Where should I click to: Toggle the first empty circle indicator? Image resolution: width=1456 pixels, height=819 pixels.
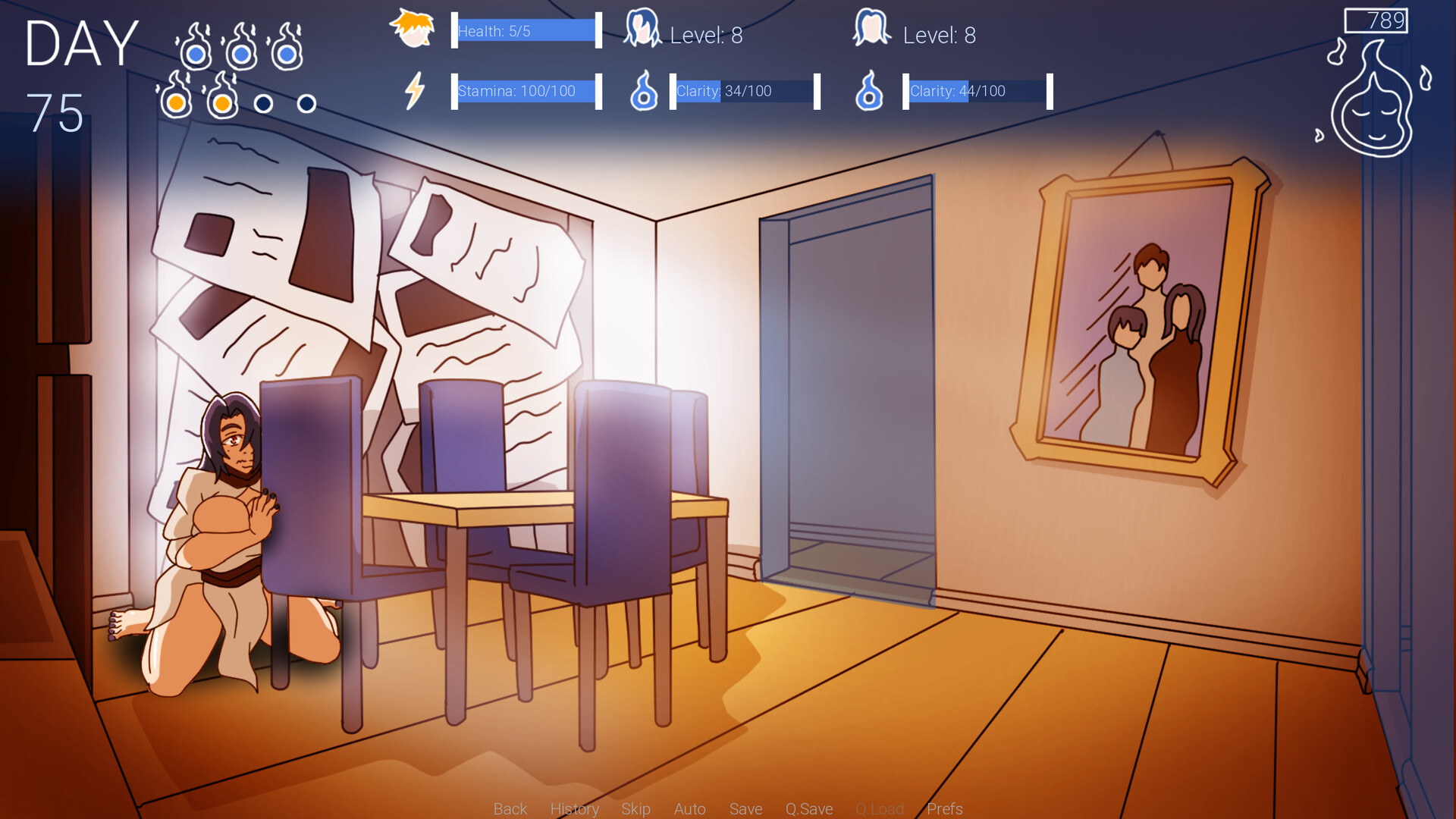[265, 103]
